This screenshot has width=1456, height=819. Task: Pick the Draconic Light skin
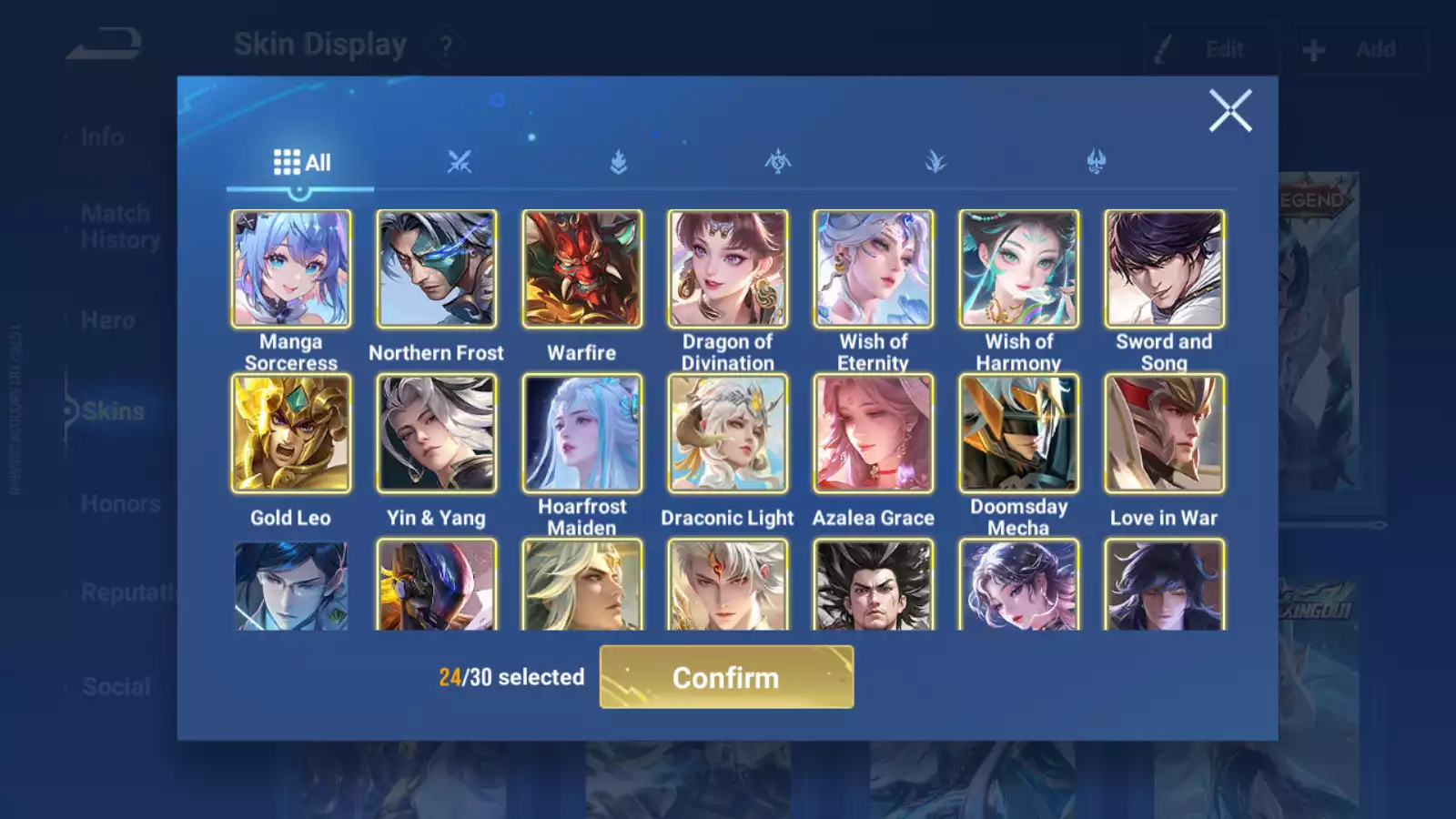click(728, 434)
